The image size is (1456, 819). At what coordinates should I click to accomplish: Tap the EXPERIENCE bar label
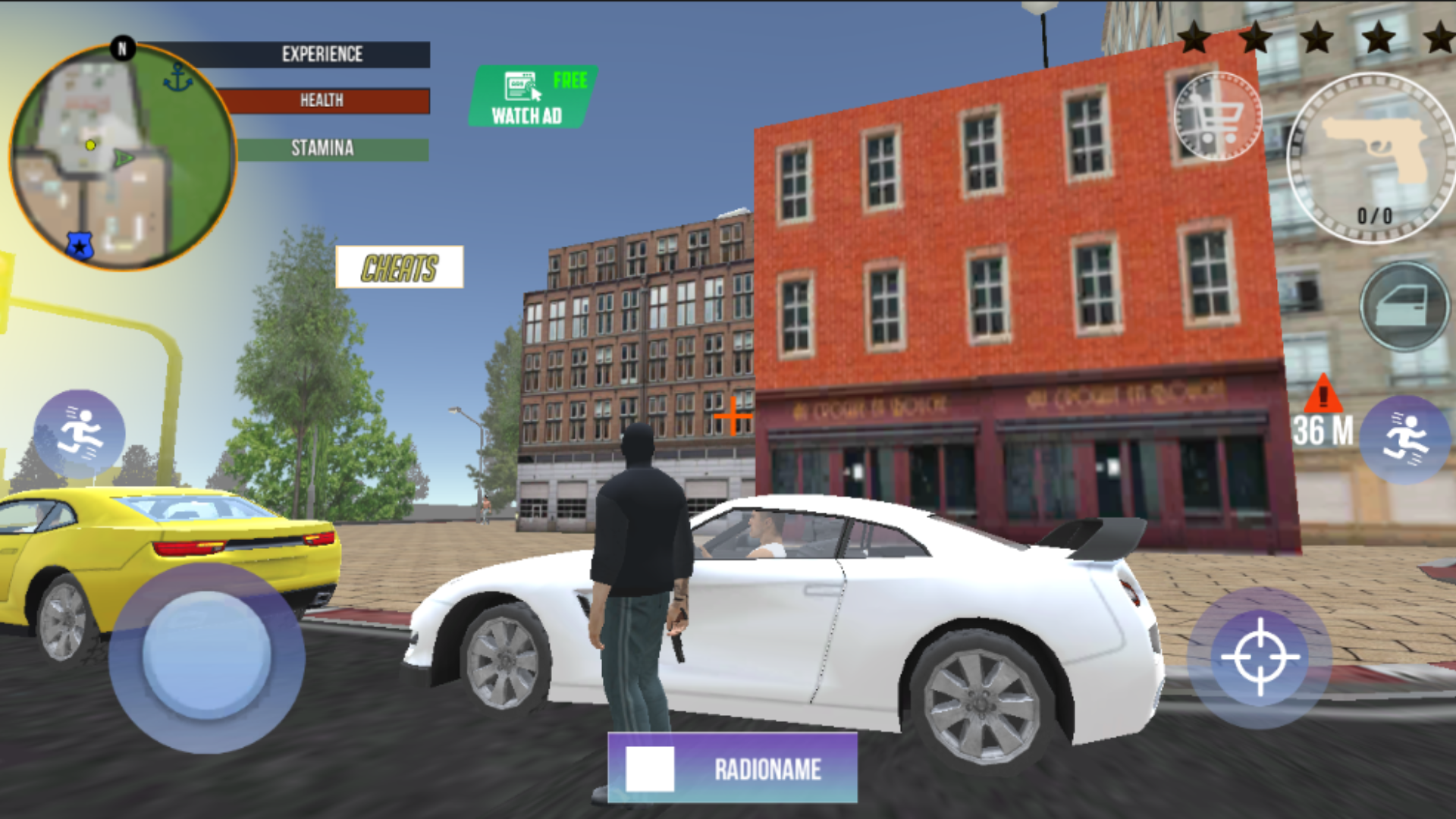tap(322, 54)
